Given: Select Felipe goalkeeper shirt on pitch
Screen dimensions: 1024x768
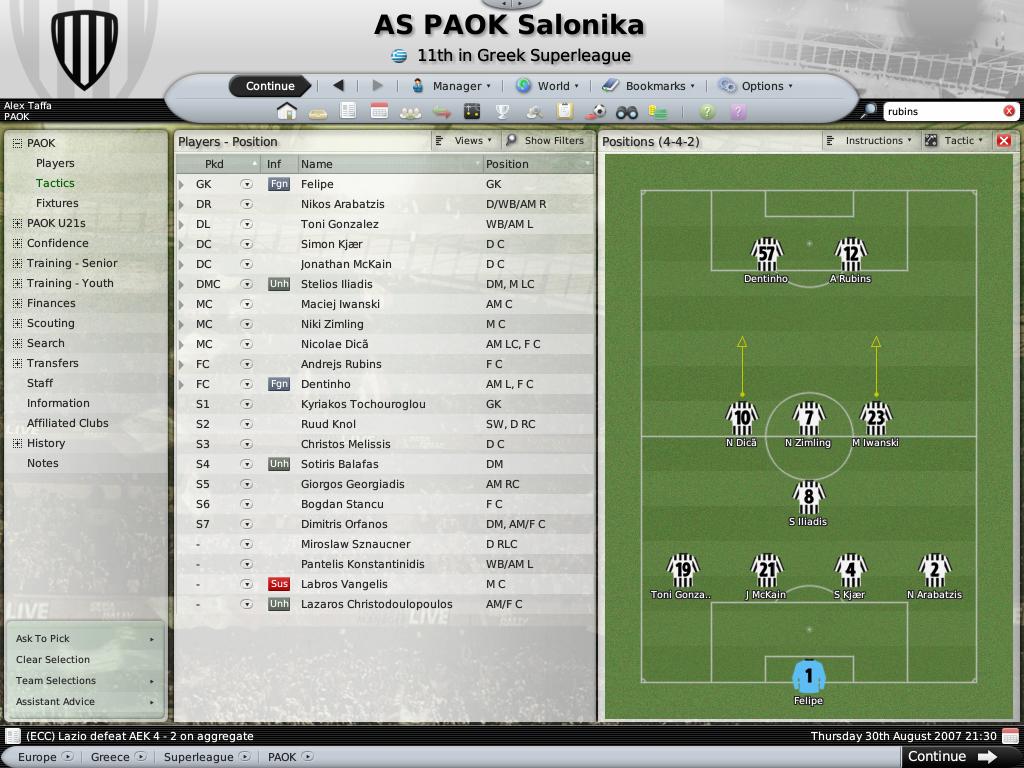Looking at the screenshot, I should pyautogui.click(x=808, y=677).
